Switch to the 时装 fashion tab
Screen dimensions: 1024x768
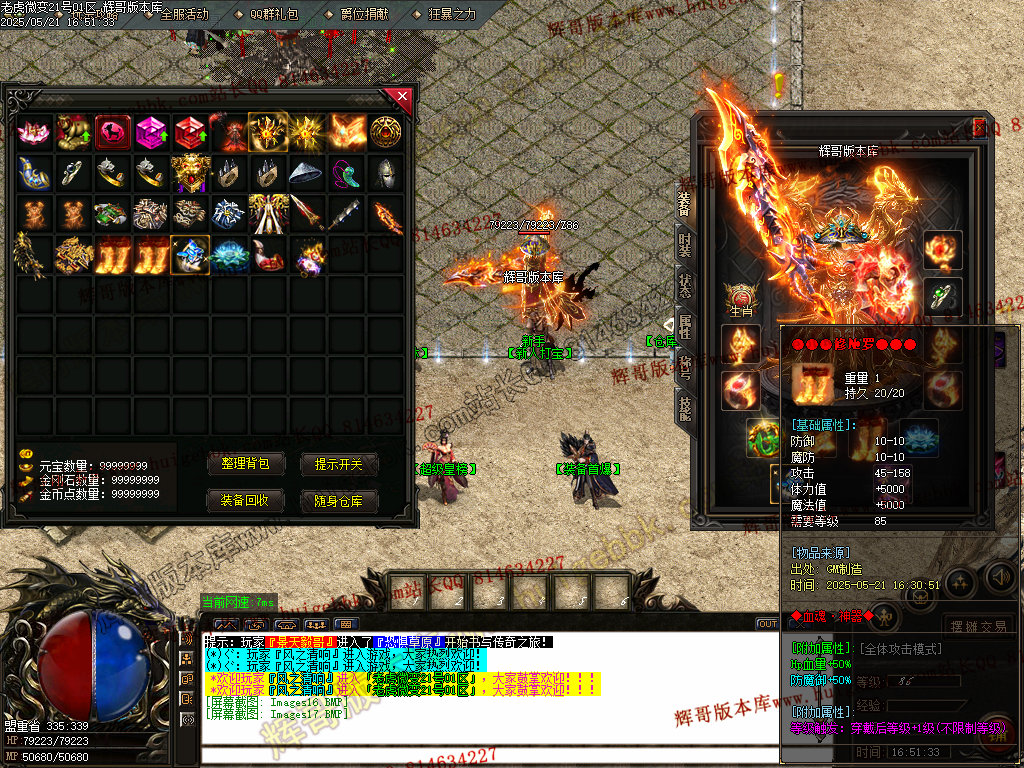pos(685,244)
